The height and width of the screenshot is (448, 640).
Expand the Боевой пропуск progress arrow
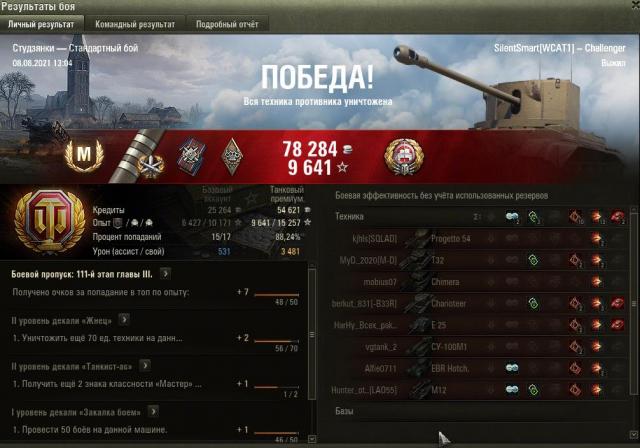164,273
